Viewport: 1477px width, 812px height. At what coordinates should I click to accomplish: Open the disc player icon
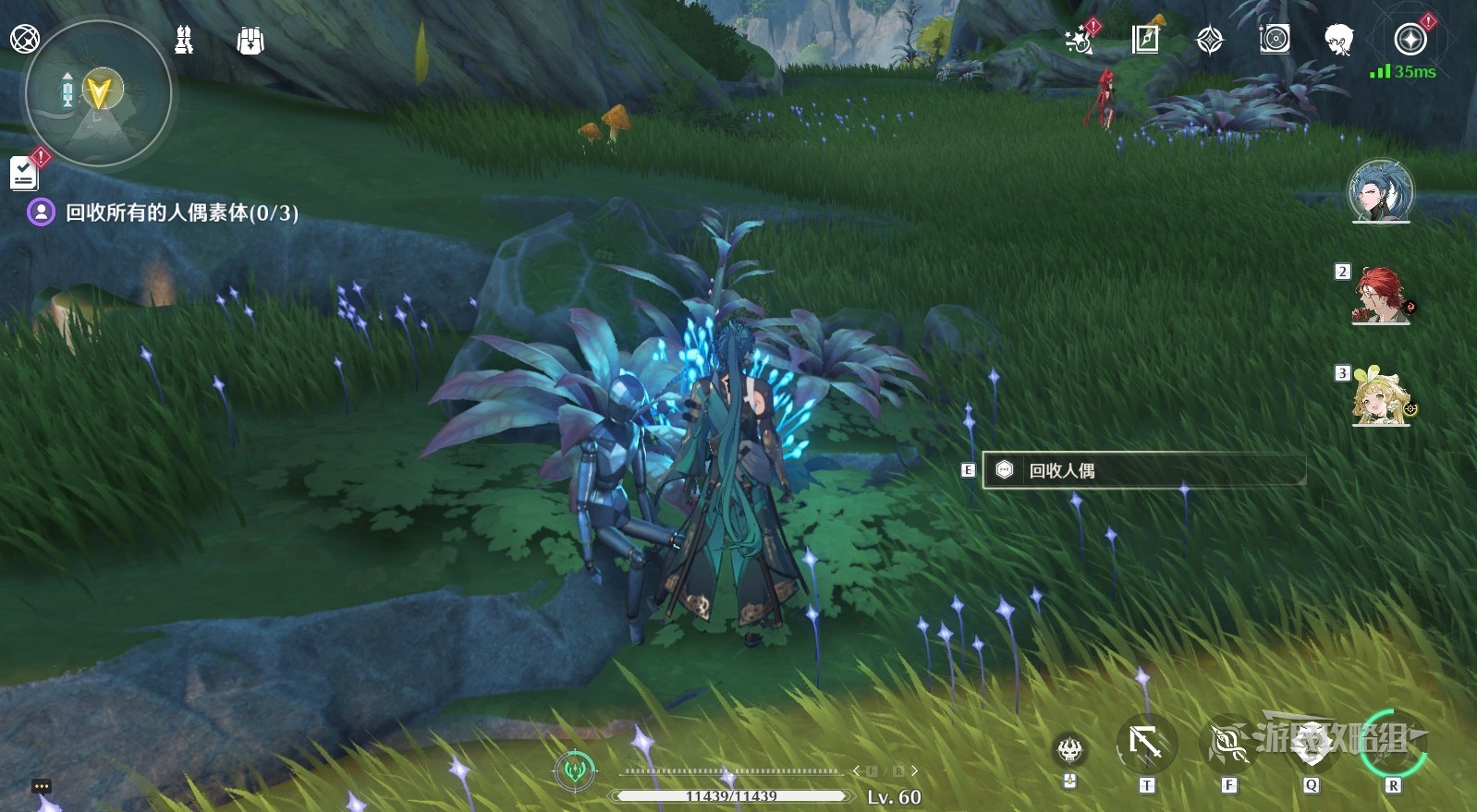1275,39
